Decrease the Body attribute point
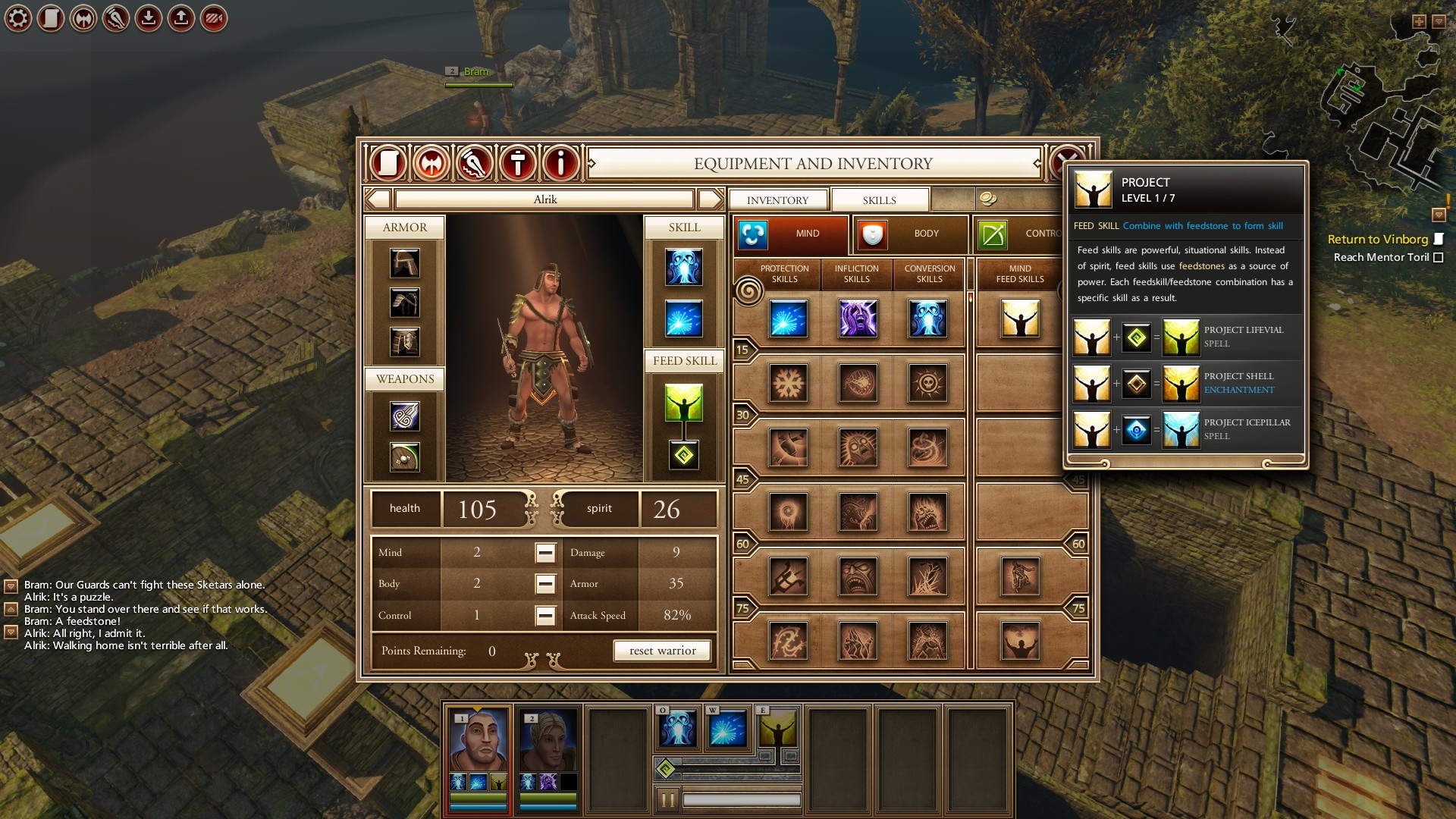The width and height of the screenshot is (1456, 819). click(545, 584)
